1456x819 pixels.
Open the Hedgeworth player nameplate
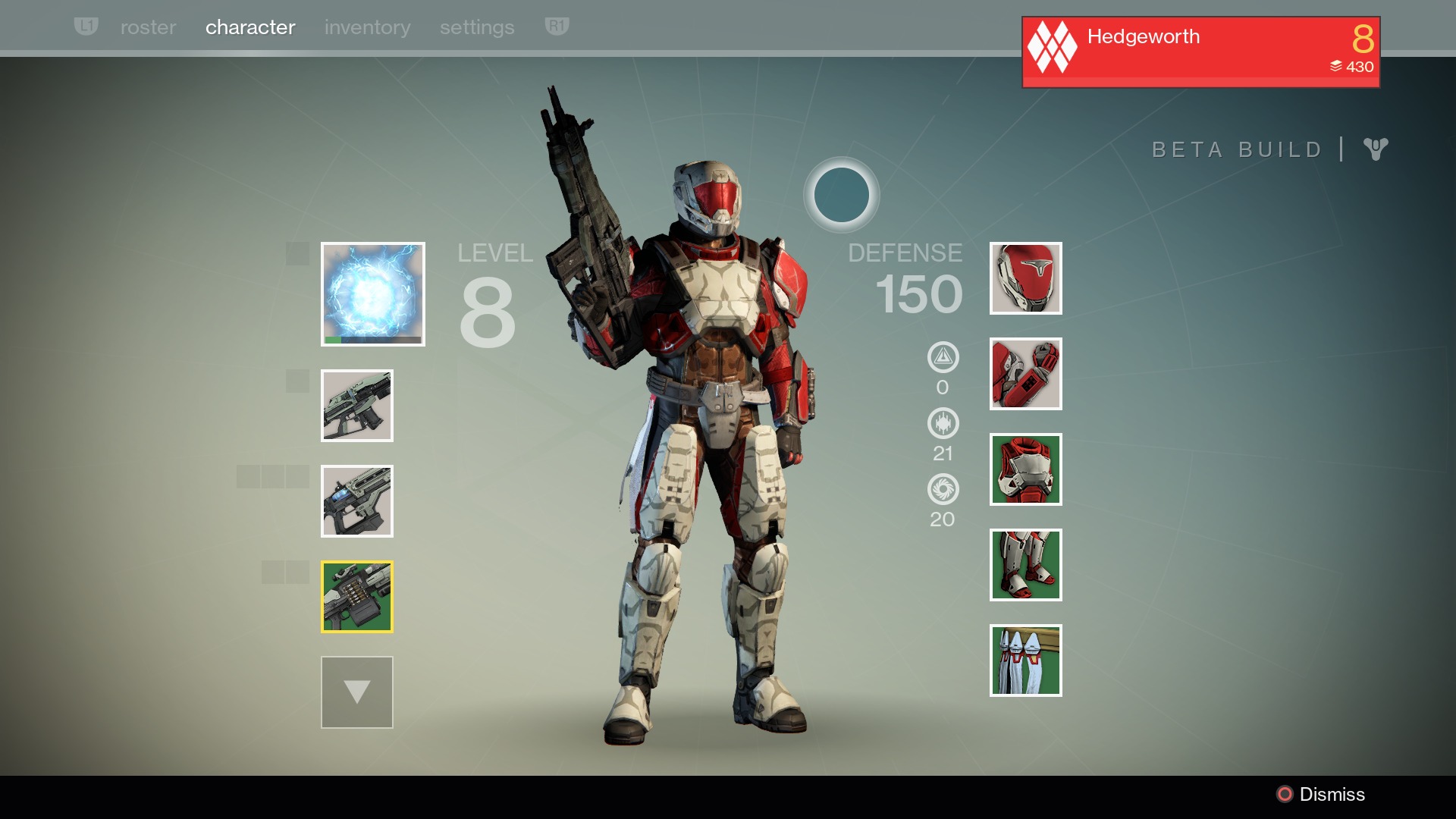pos(1200,52)
